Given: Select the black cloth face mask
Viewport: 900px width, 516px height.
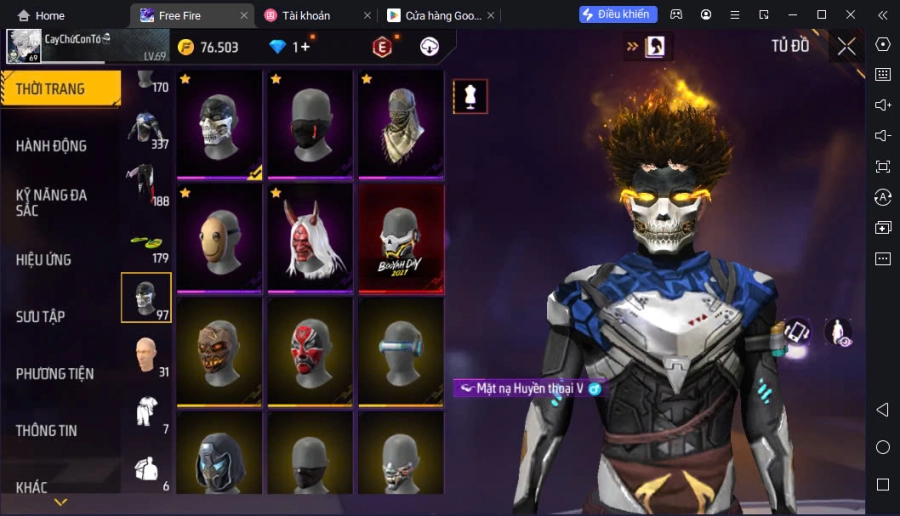Looking at the screenshot, I should (309, 124).
